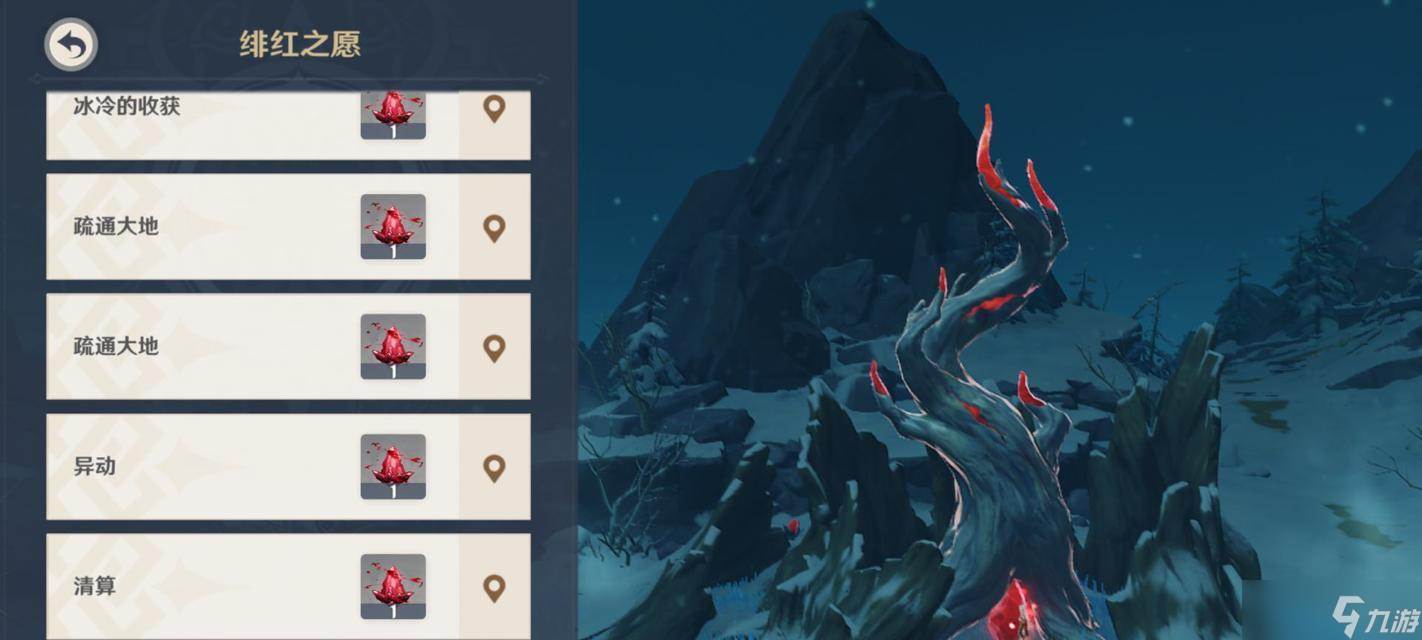Go back from the 绯红之愿 panel
The image size is (1422, 640).
71,45
